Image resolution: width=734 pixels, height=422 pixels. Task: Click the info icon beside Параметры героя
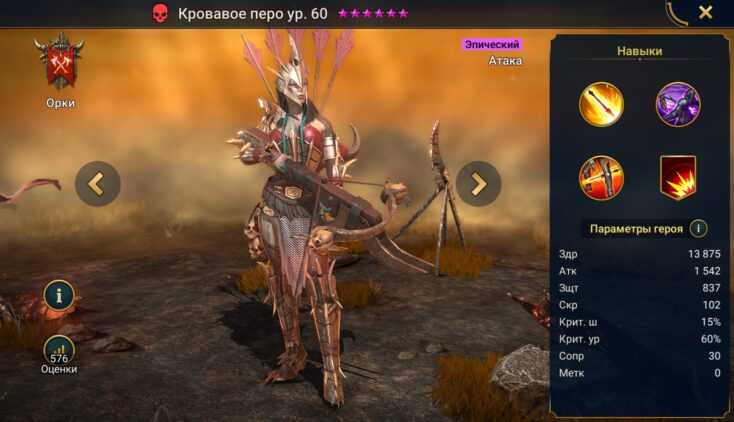tap(699, 228)
